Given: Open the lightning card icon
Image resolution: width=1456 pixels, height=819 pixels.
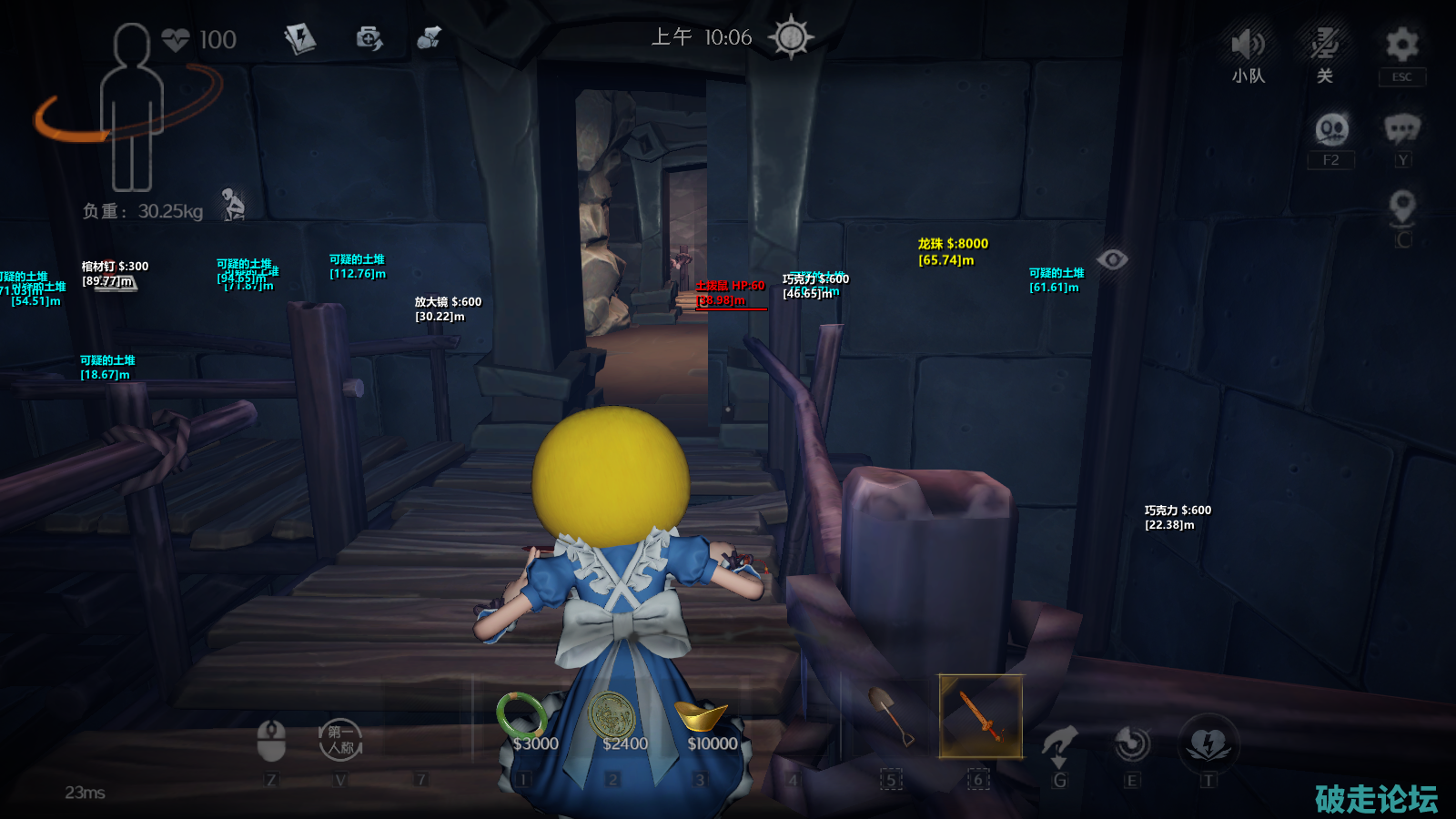Looking at the screenshot, I should pyautogui.click(x=299, y=38).
